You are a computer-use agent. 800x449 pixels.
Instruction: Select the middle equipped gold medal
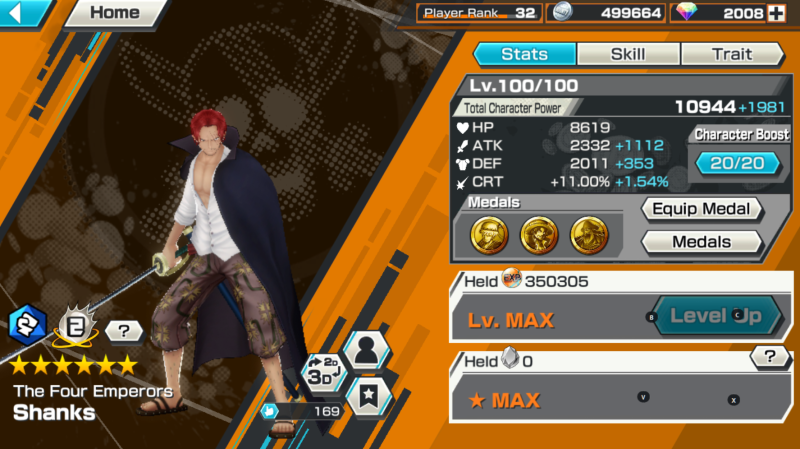click(537, 234)
